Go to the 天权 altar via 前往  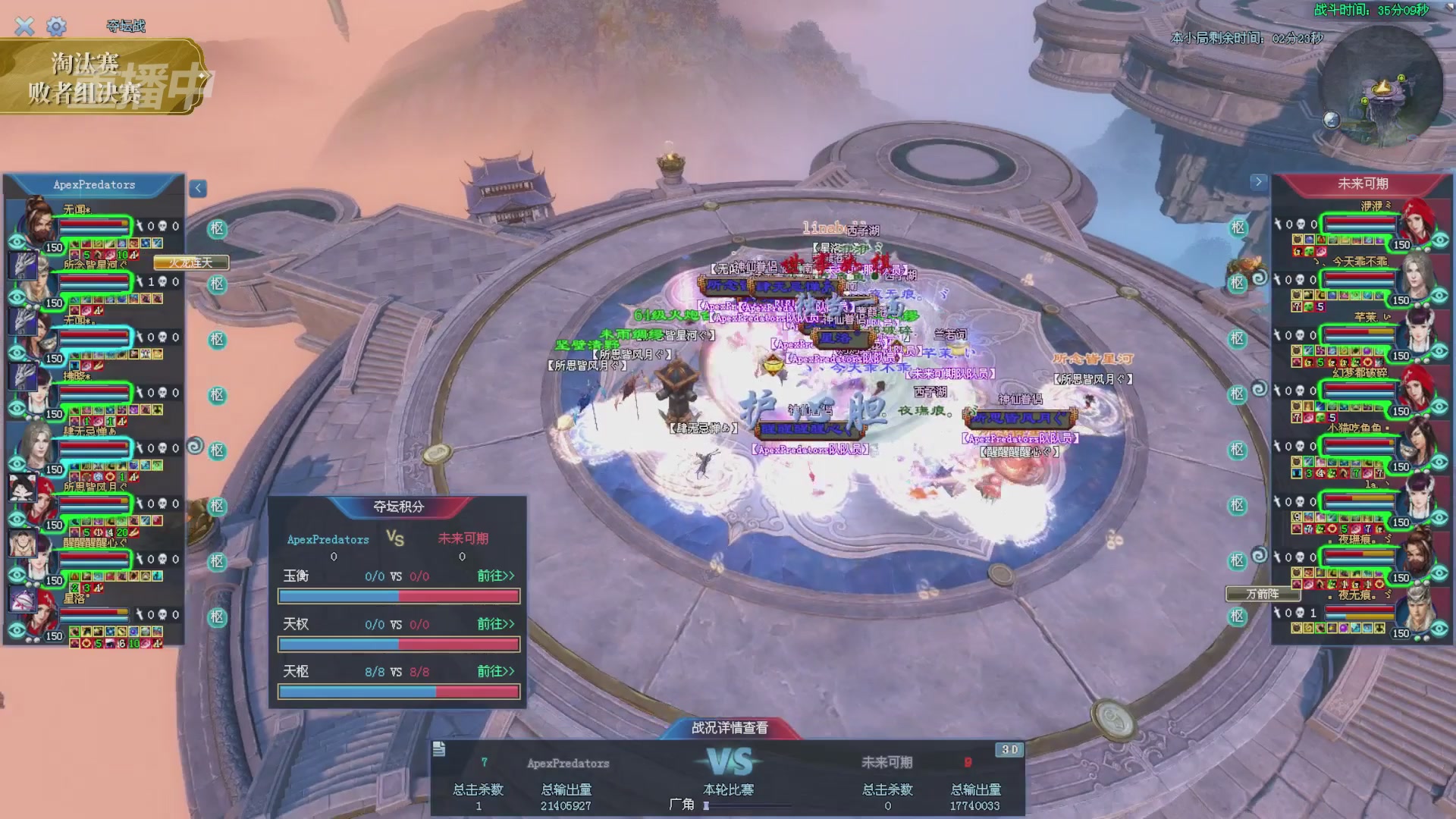click(495, 624)
